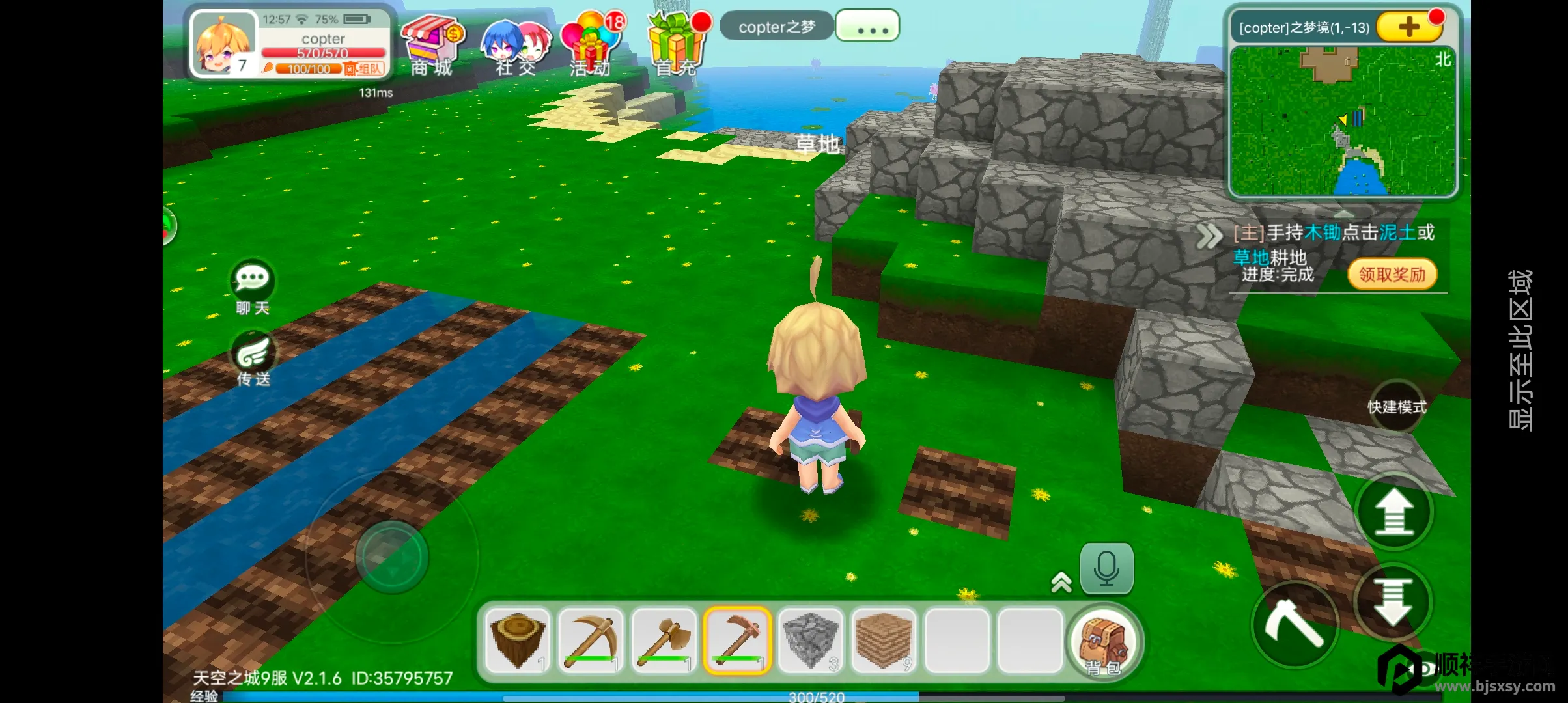Claim reward with 领取奖励 button
This screenshot has width=1568, height=703.
pyautogui.click(x=1392, y=275)
